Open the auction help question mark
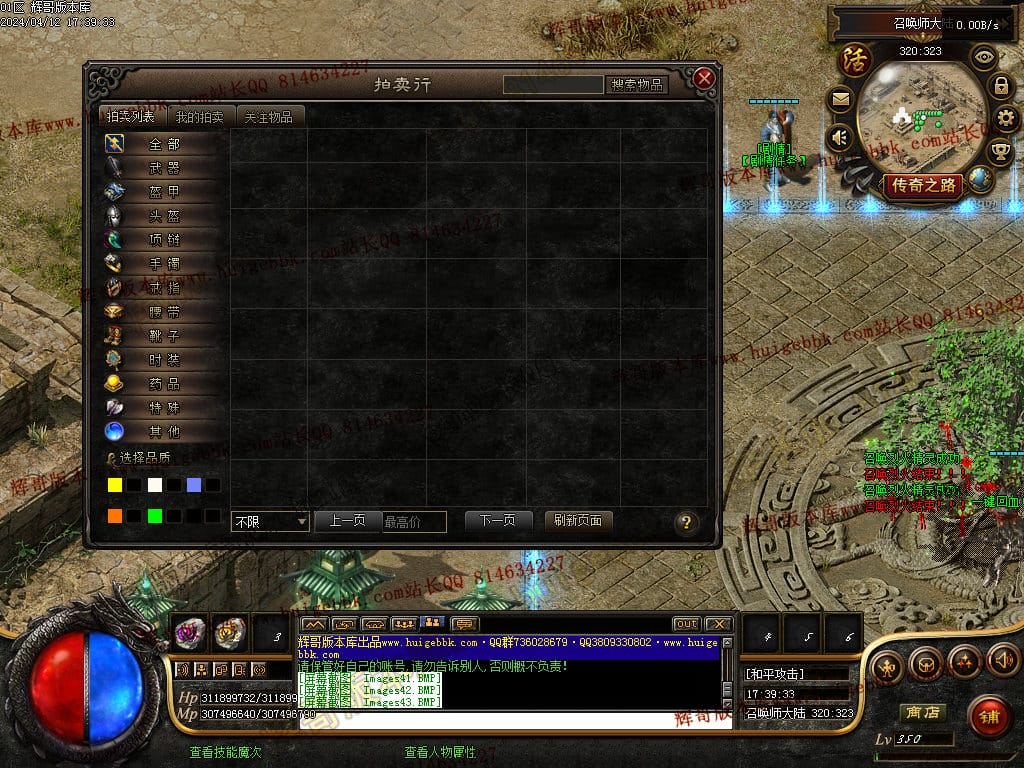This screenshot has width=1024, height=768. point(685,522)
